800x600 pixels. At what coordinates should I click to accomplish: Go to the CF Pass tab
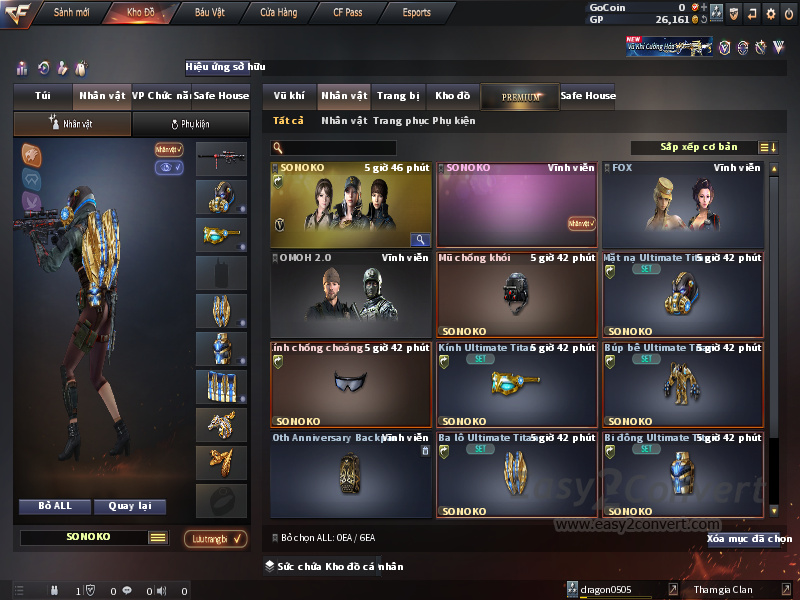351,13
